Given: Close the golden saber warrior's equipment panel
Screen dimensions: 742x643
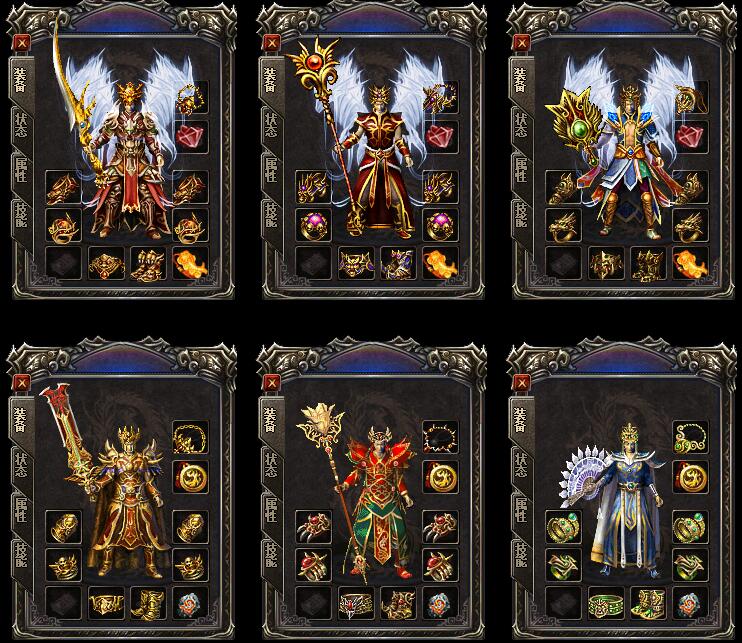Looking at the screenshot, I should tap(22, 43).
